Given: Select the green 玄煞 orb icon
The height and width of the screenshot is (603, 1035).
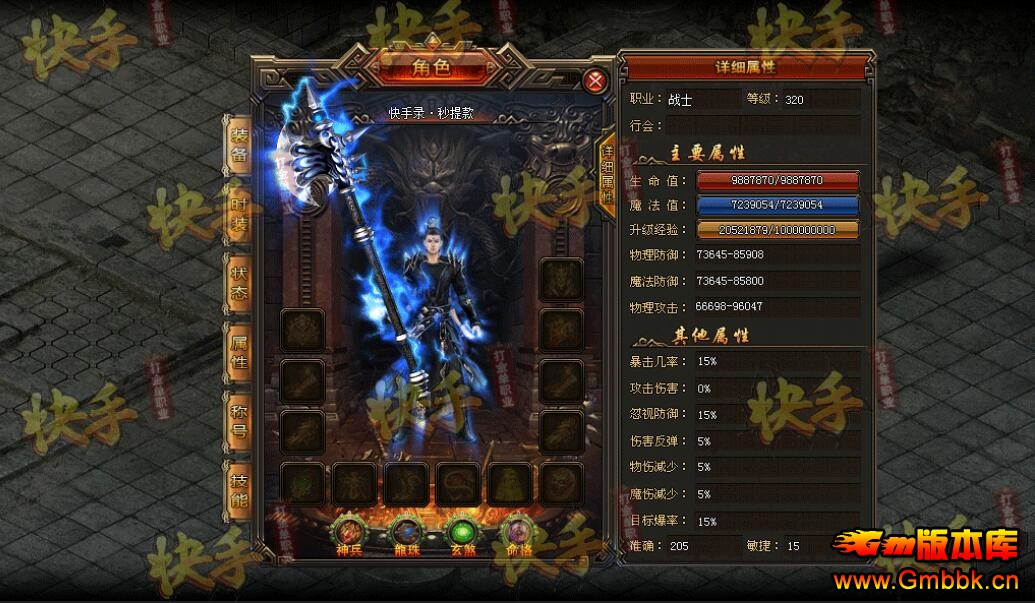Looking at the screenshot, I should coord(463,534).
